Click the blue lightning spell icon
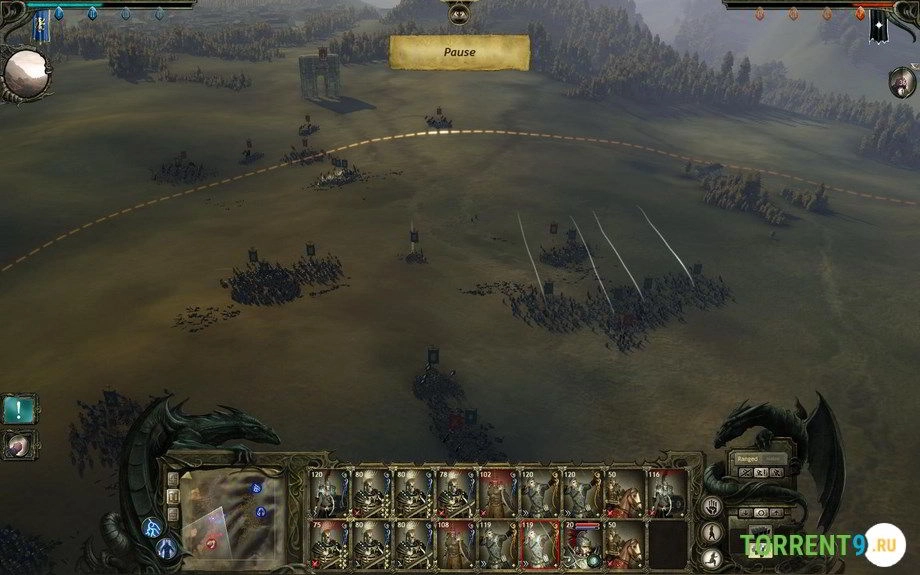 [x=153, y=527]
